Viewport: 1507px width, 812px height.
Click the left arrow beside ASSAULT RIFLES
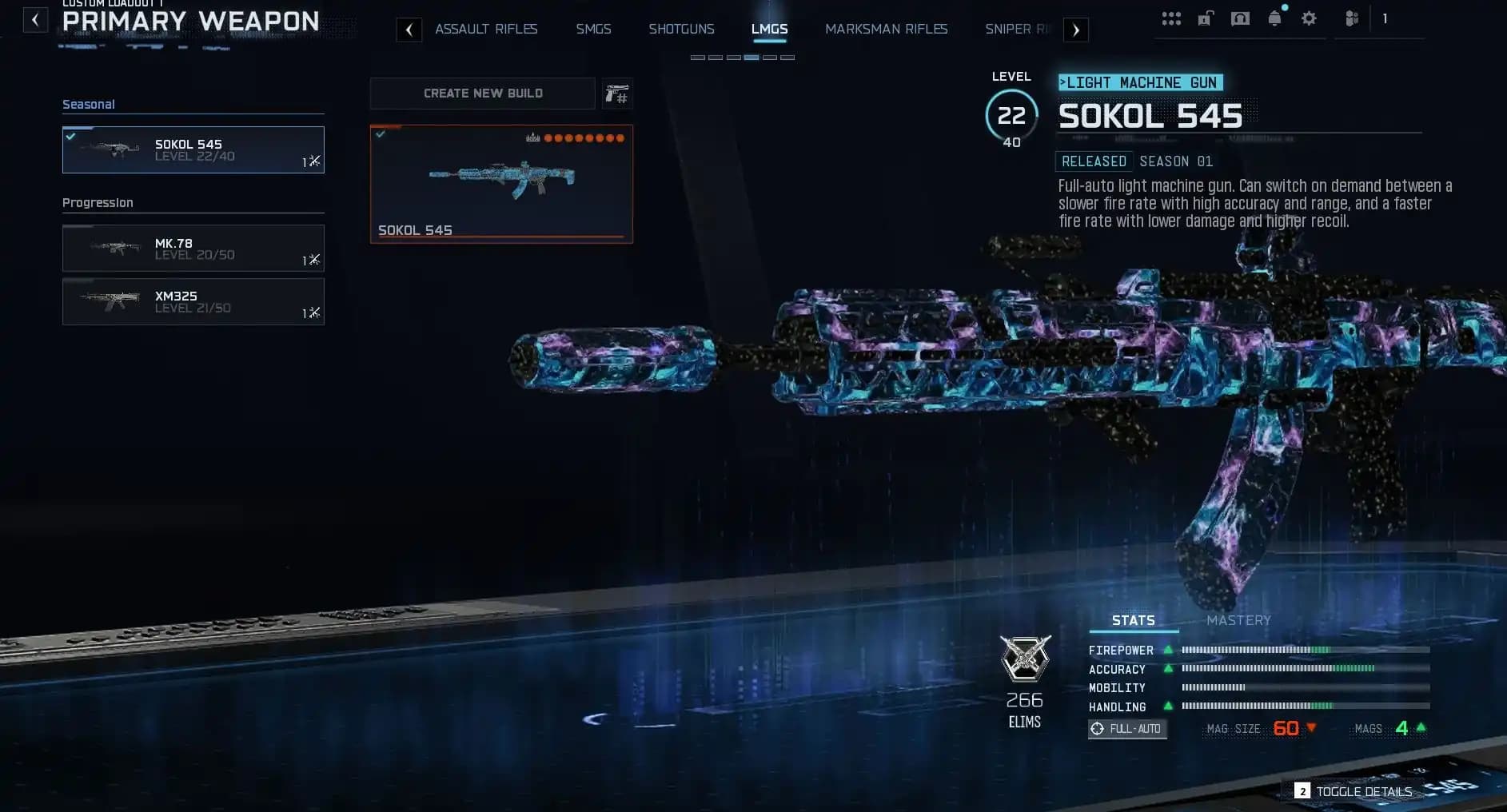pos(410,29)
